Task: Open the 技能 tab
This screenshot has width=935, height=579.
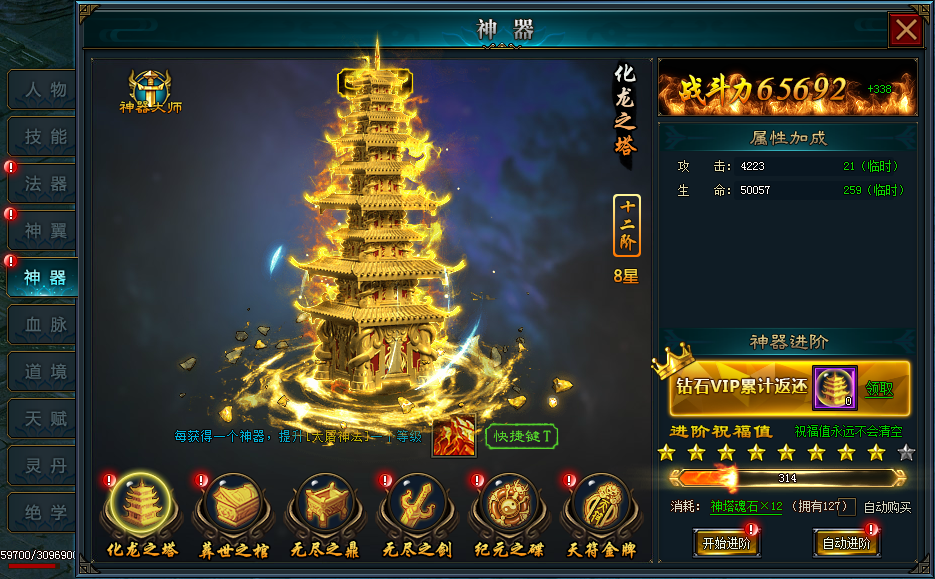Action: [44, 137]
